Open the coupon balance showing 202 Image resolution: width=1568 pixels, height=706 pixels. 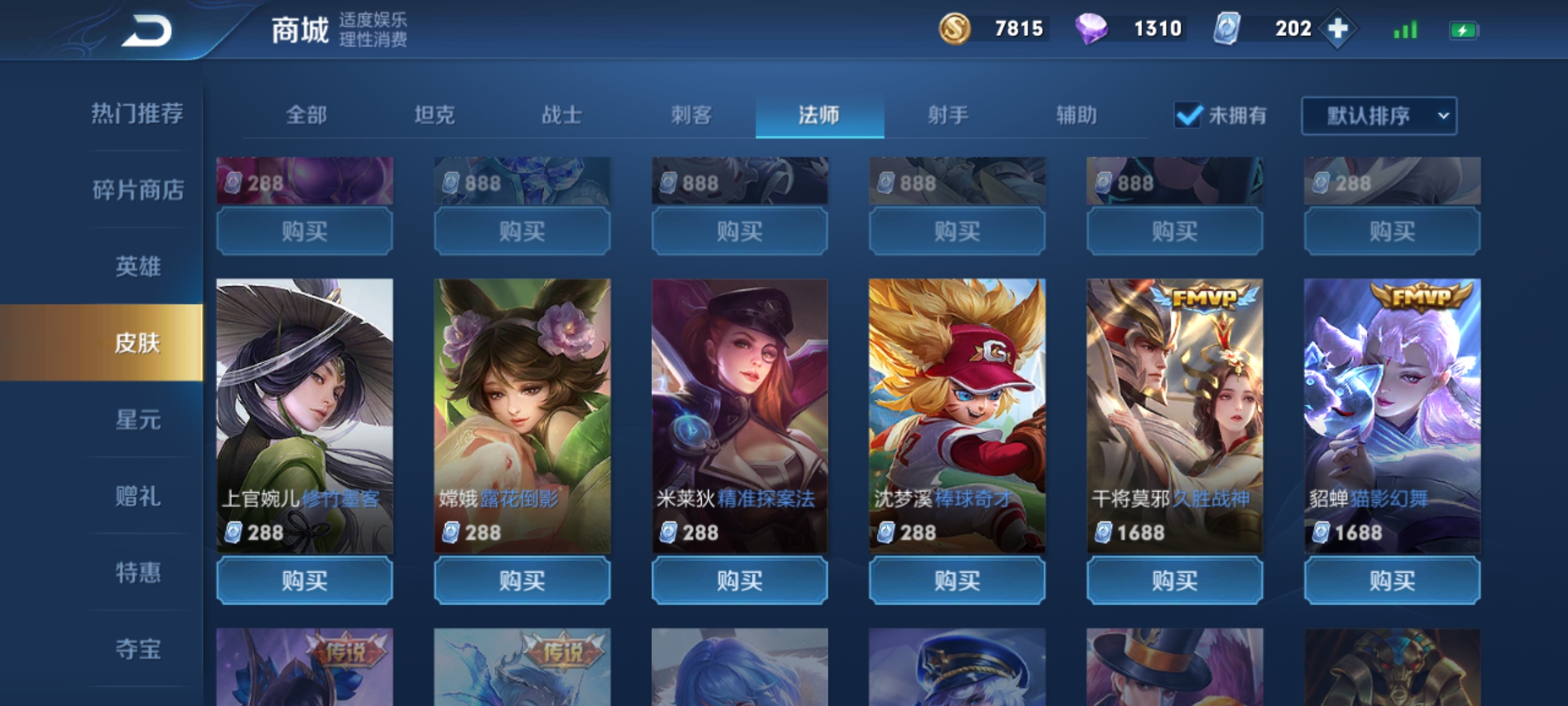click(1282, 29)
